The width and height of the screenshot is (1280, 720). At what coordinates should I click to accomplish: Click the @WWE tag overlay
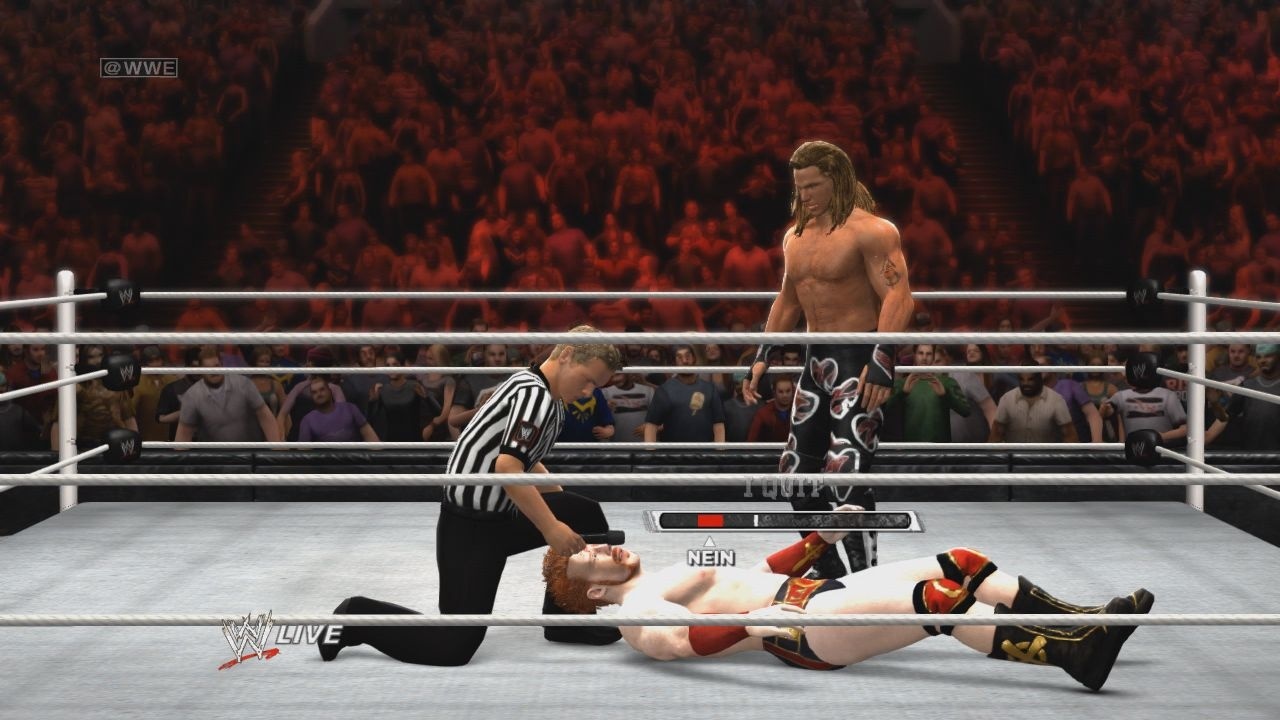click(138, 68)
